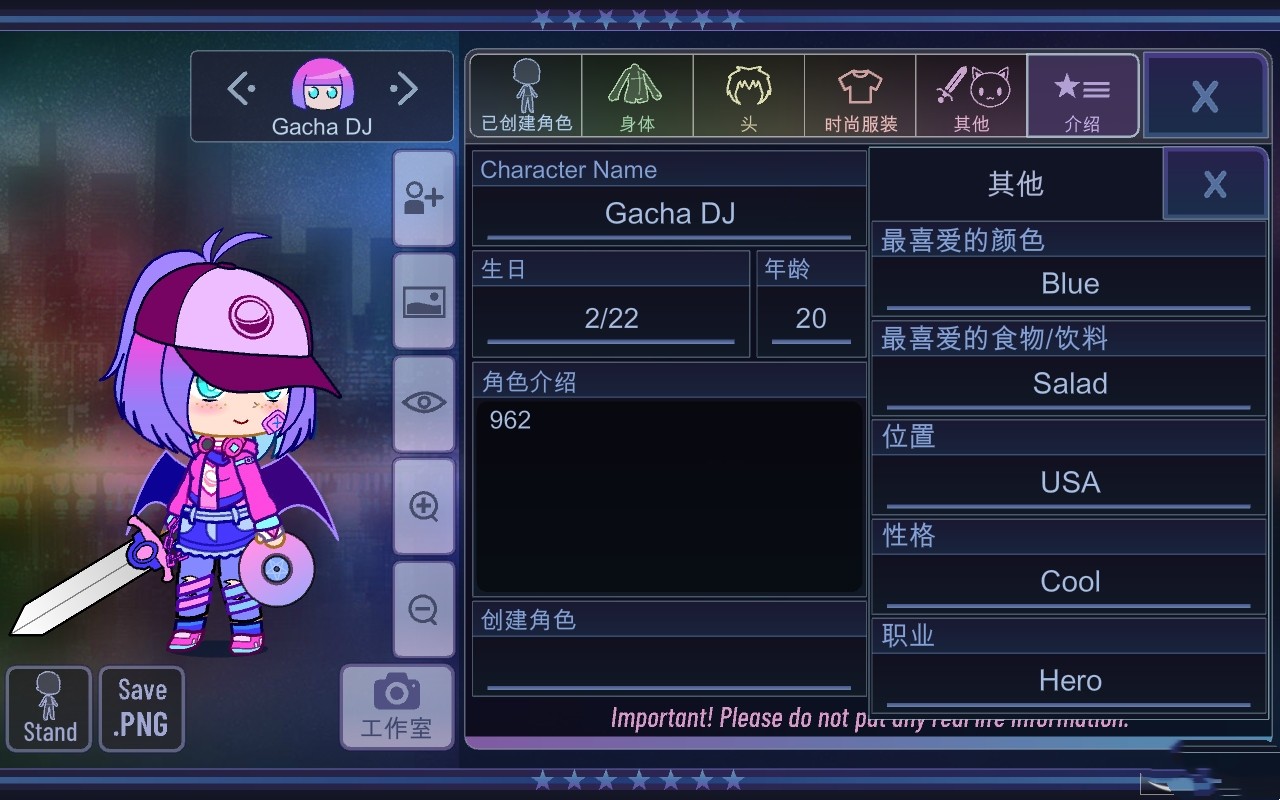Close the character editor with top X
Image resolution: width=1280 pixels, height=800 pixels.
[x=1204, y=96]
